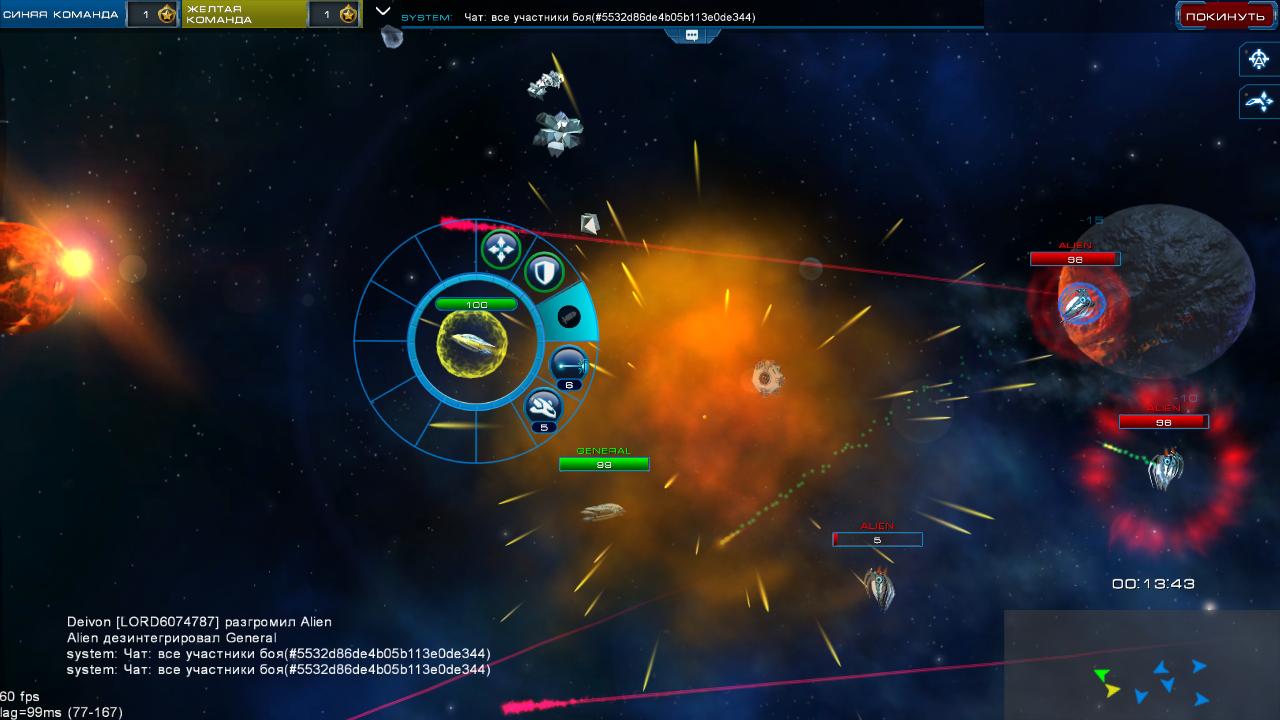Screen dimensions: 1280x720
Task: Activate the shield ability icon
Action: [543, 271]
